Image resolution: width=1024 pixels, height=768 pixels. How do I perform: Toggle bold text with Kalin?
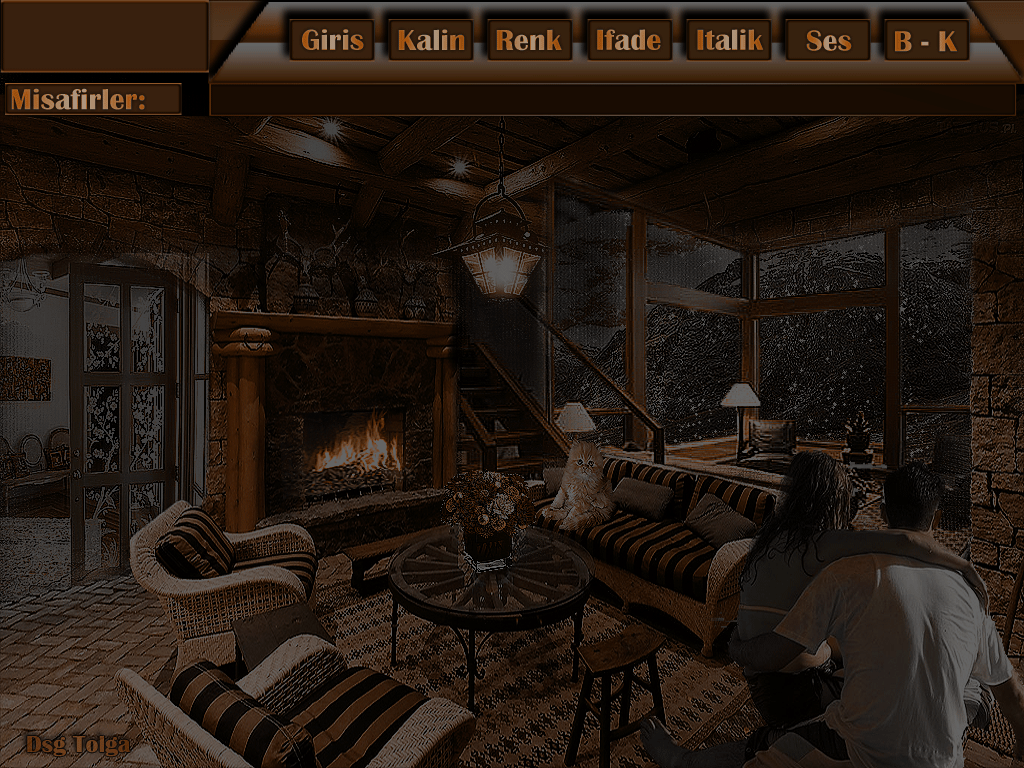pos(430,41)
